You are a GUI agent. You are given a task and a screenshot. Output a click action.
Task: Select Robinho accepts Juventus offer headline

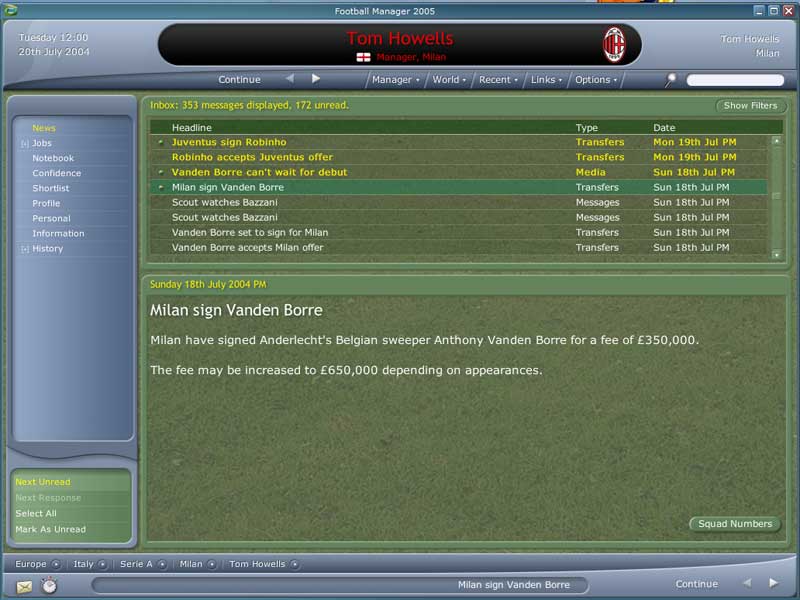point(252,157)
